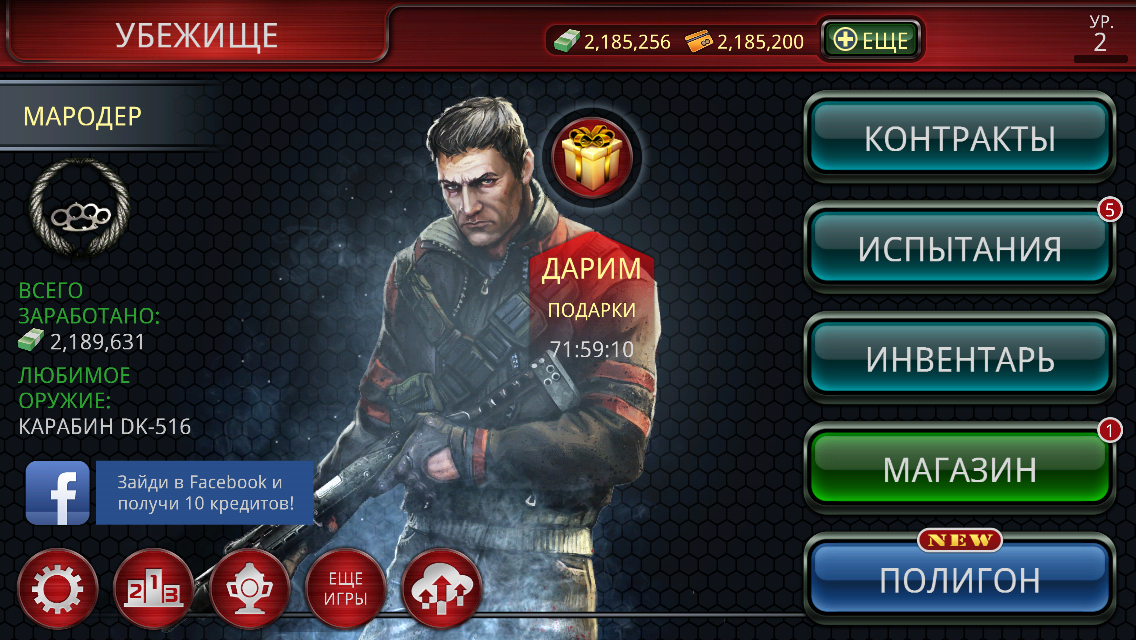Image resolution: width=1136 pixels, height=640 pixels.
Task: Activate the cloud upload save icon
Action: pos(441,589)
